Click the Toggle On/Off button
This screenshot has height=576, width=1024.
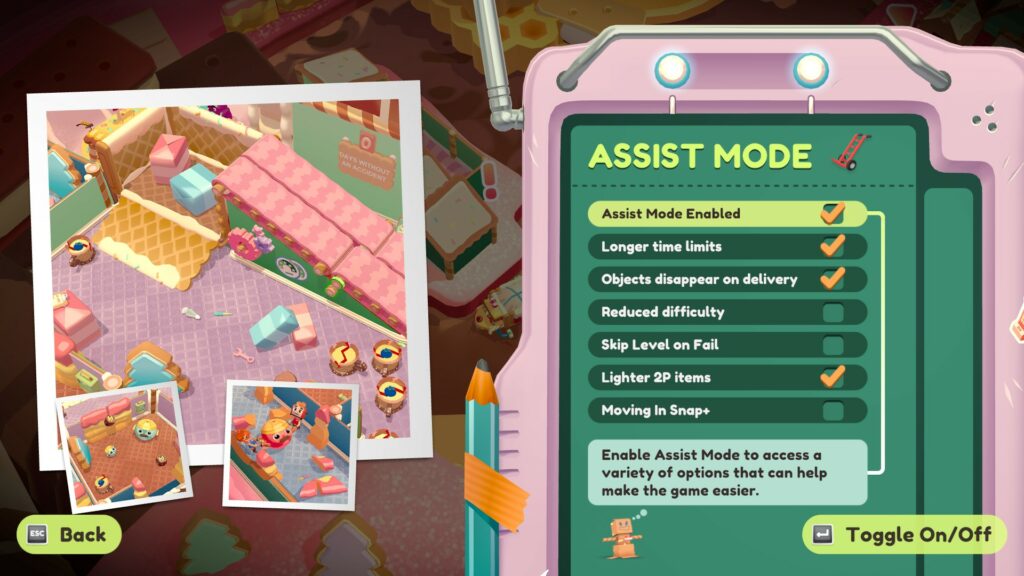(904, 534)
